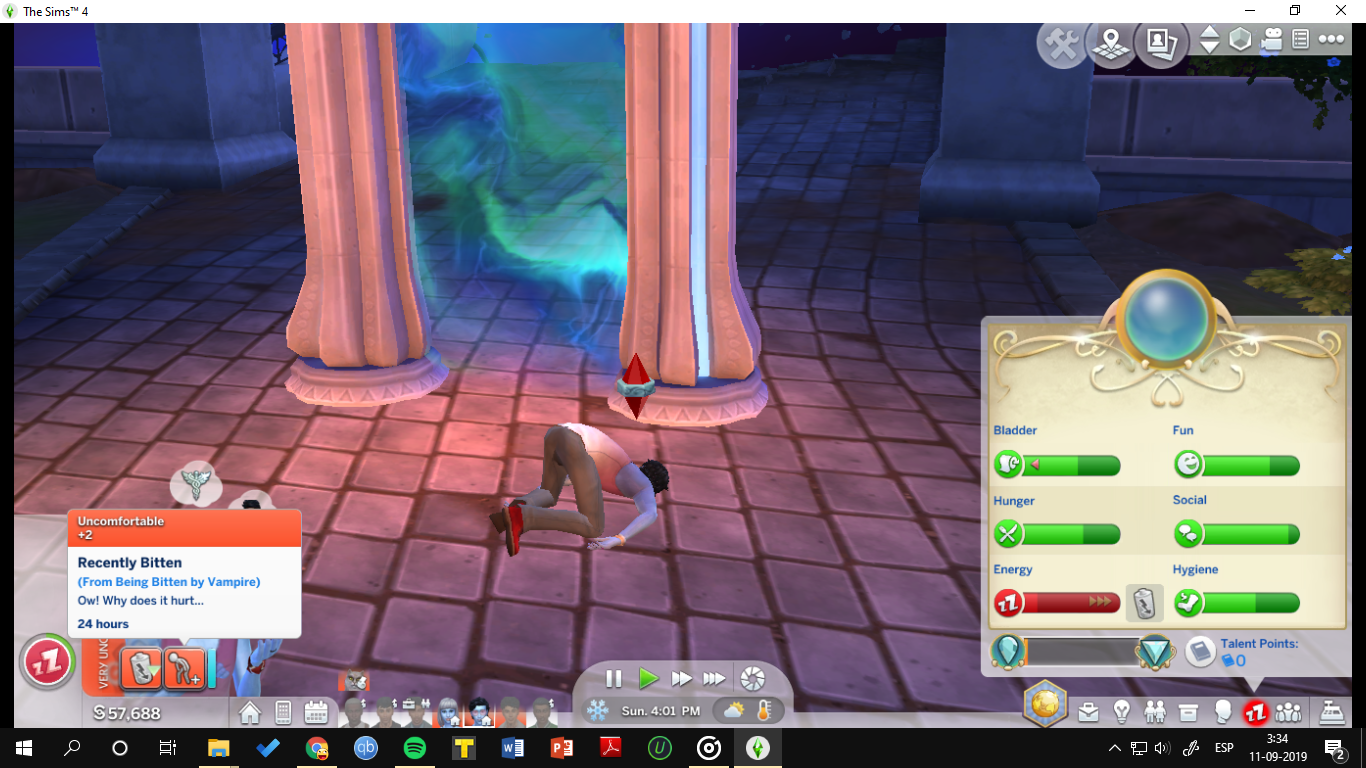The width and height of the screenshot is (1366, 768).
Task: Open the notifications wall list icon
Action: [1300, 40]
